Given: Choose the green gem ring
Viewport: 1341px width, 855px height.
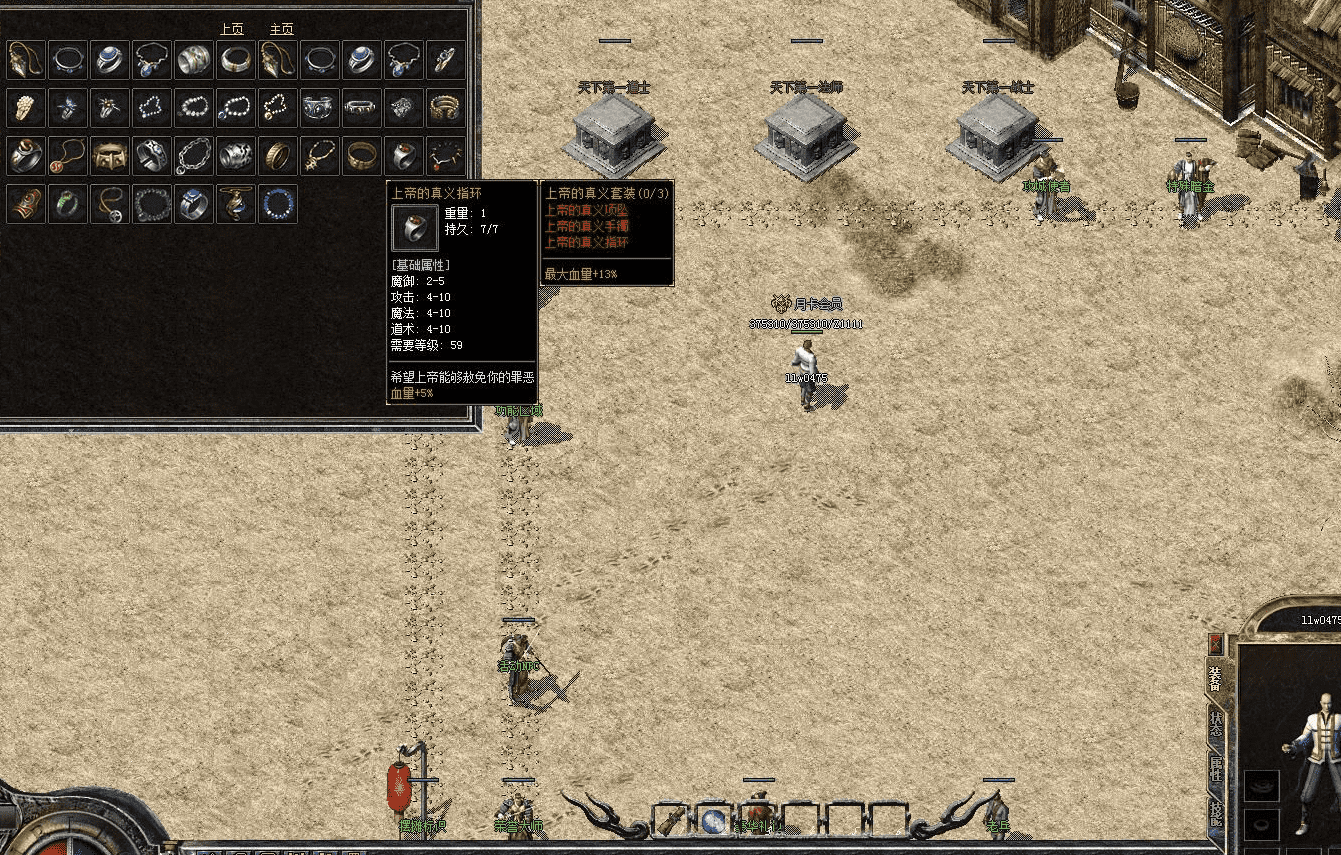Looking at the screenshot, I should (x=68, y=204).
